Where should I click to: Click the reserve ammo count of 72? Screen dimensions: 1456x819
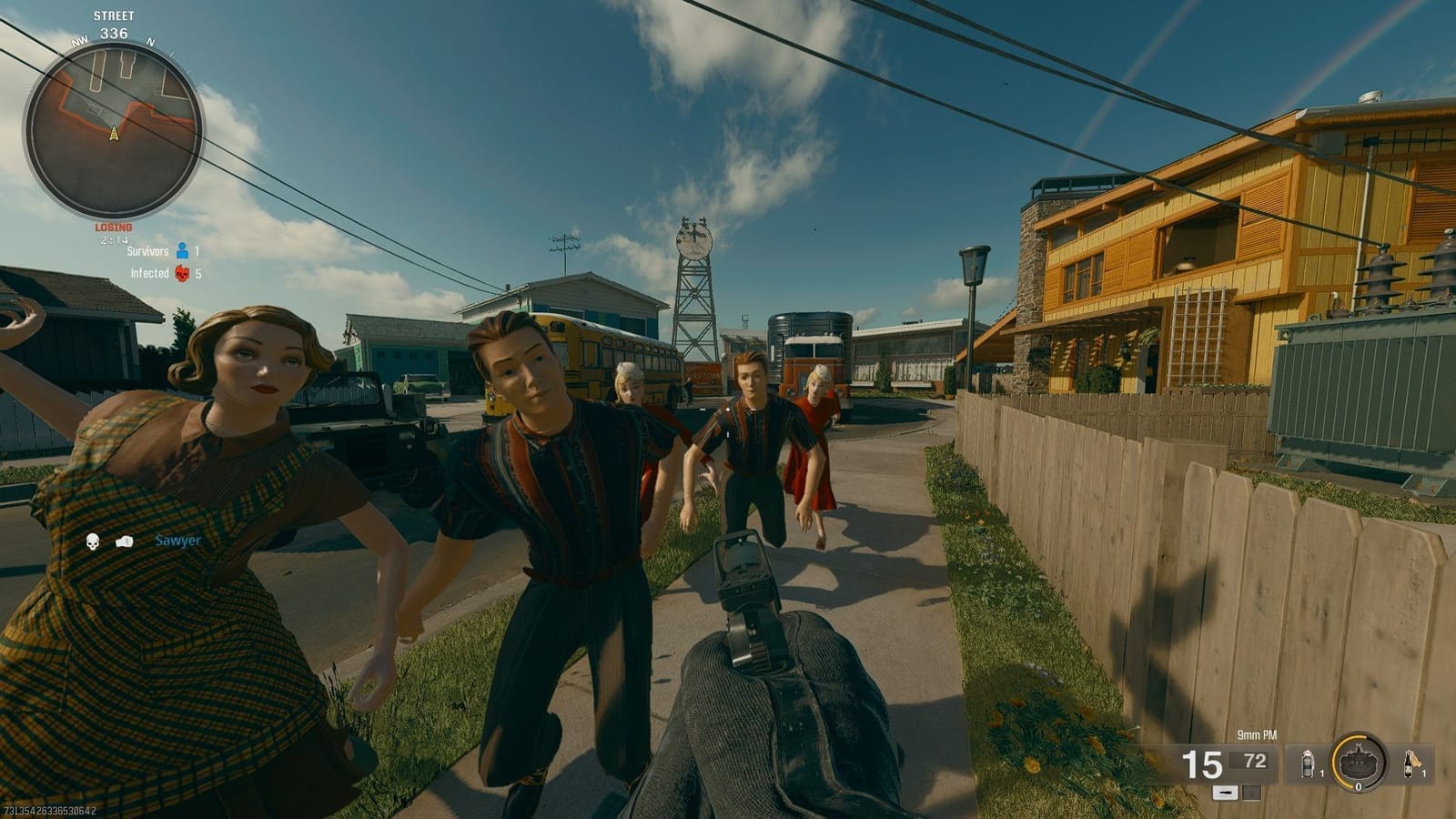[x=1254, y=761]
